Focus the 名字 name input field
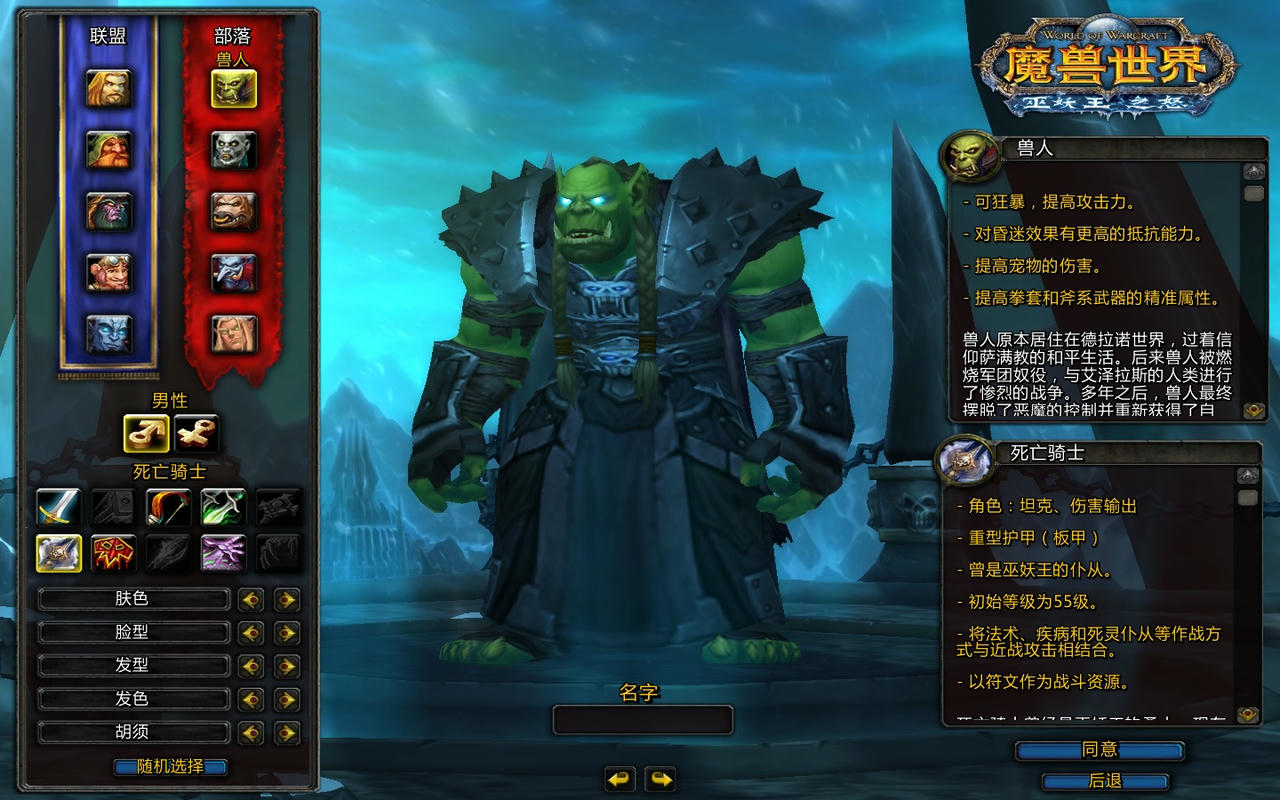Viewport: 1280px width, 800px height. (x=643, y=720)
